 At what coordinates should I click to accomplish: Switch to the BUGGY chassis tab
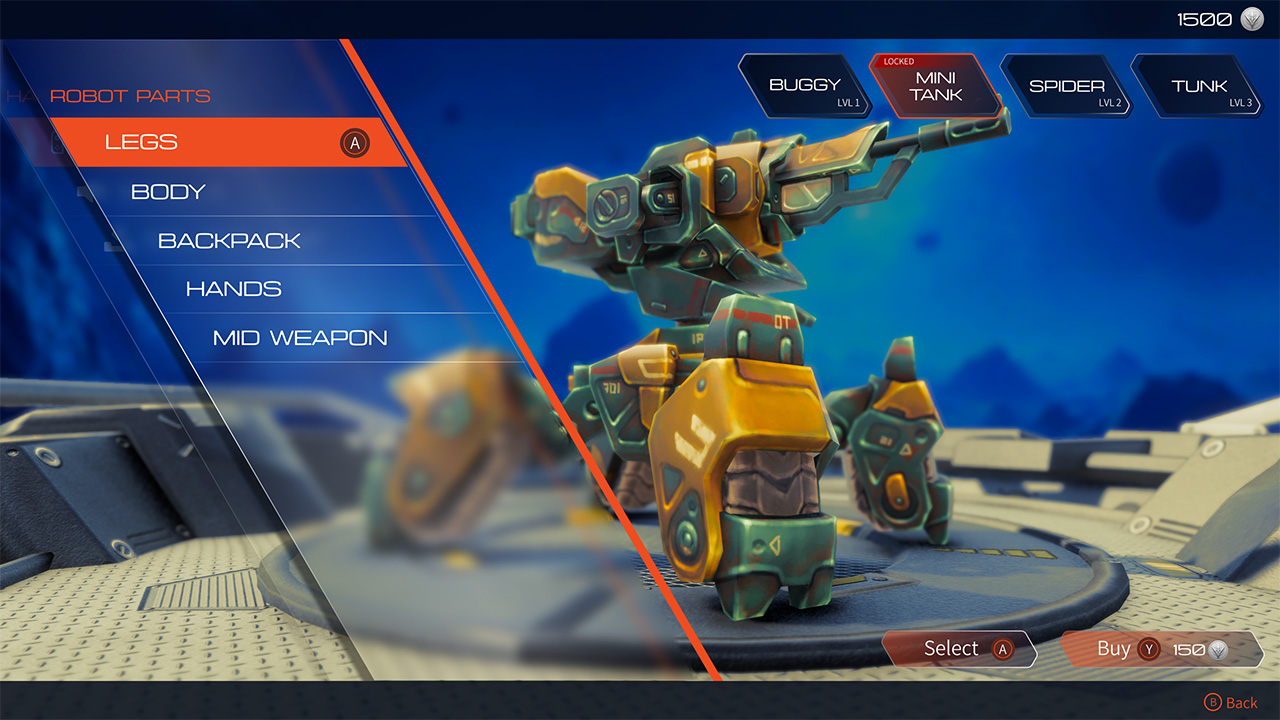pos(803,85)
